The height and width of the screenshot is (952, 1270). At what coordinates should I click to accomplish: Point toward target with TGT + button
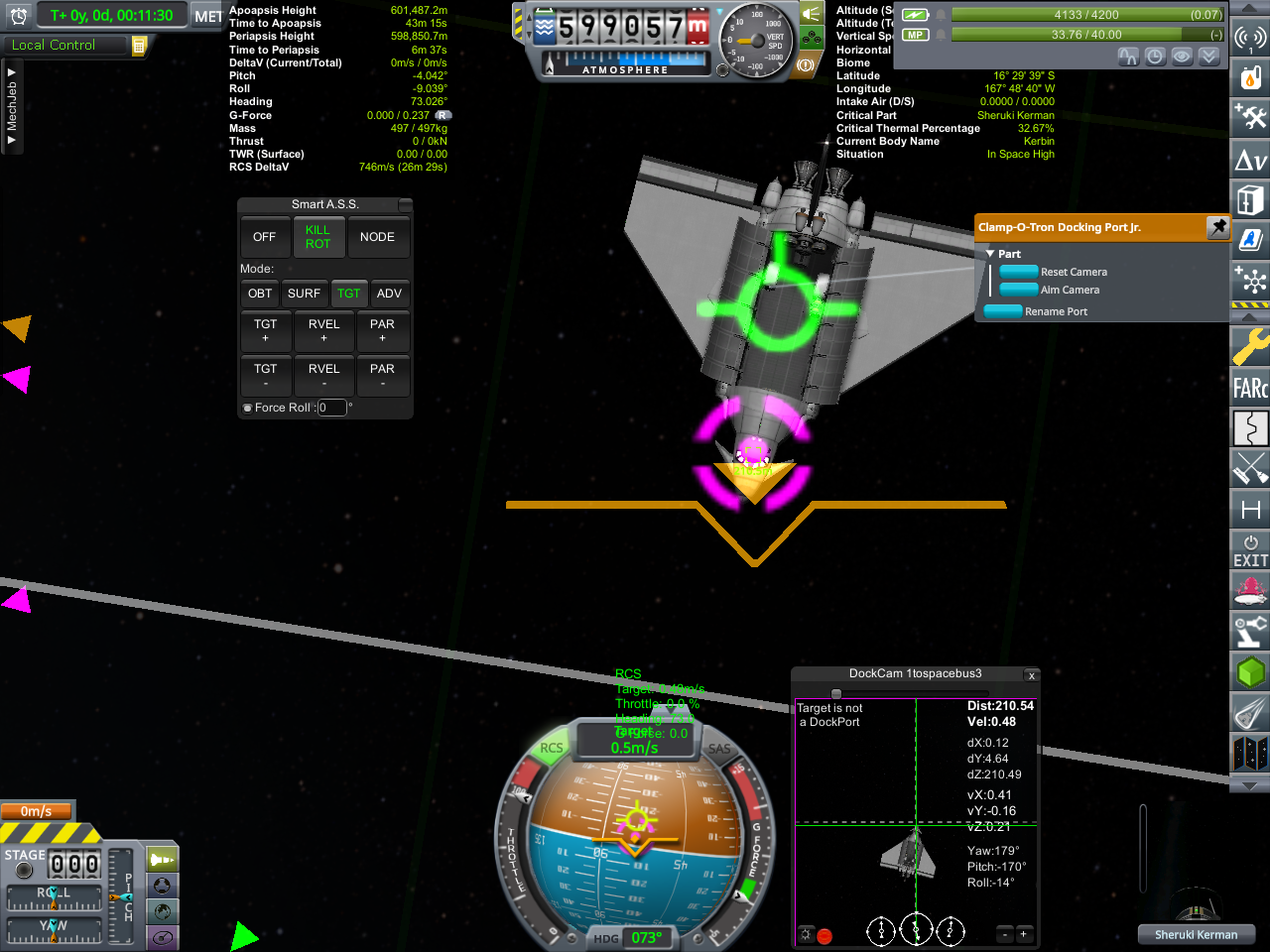tap(266, 331)
